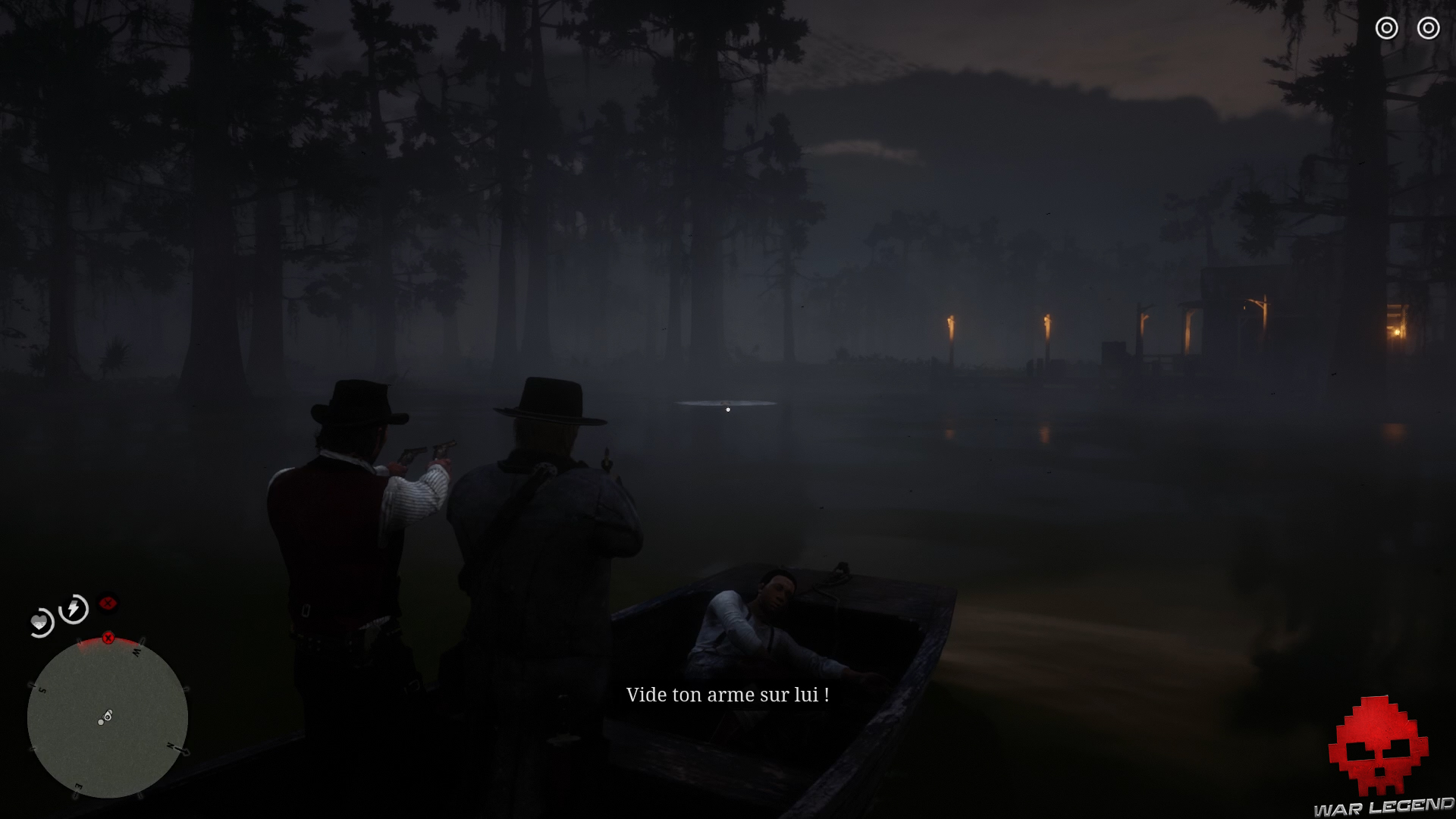Select the red enemy blip on the minimap
The height and width of the screenshot is (819, 1456).
coord(108,637)
